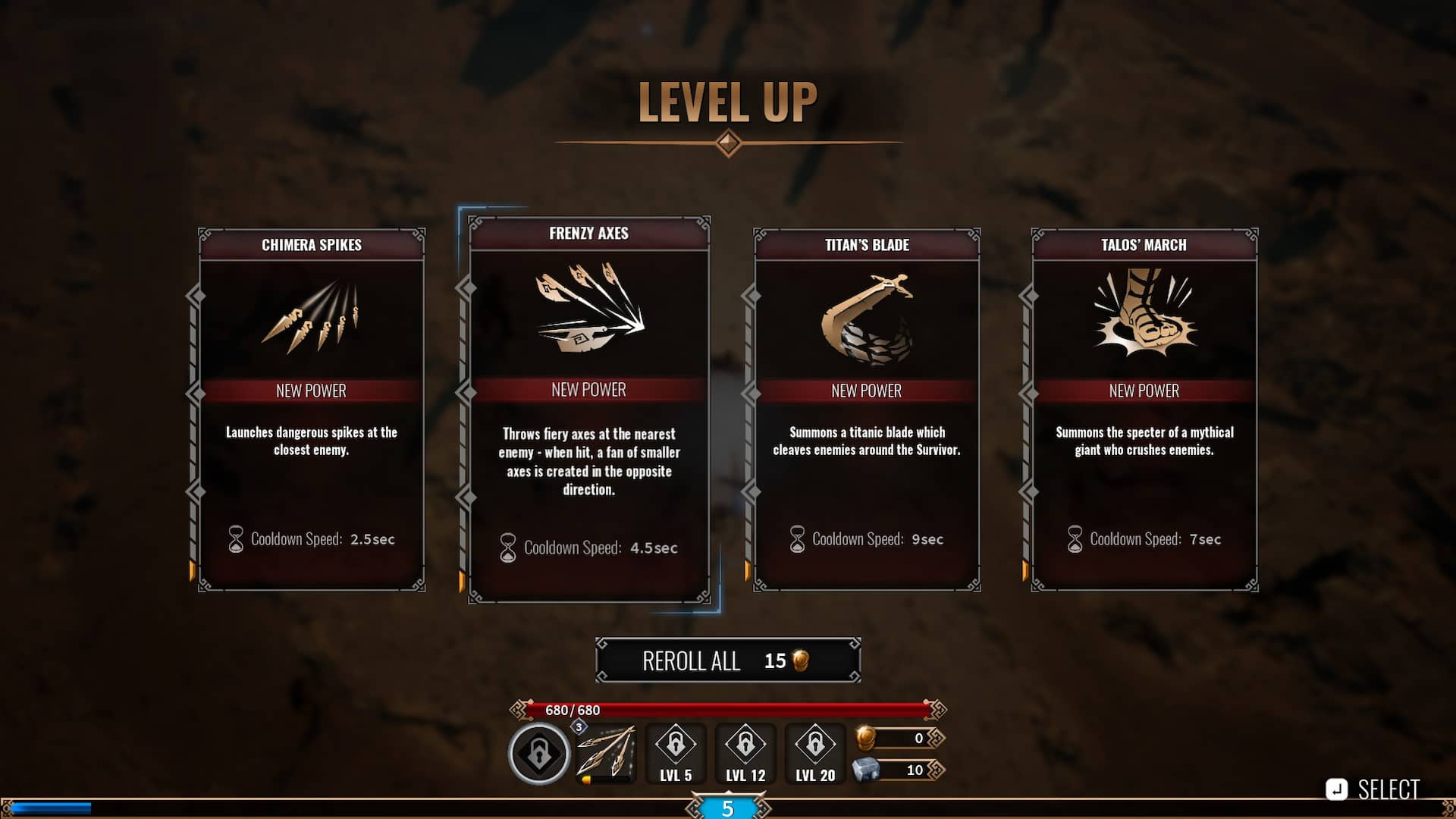Select the Frenzy Axes power card
The width and height of the screenshot is (1456, 819).
click(588, 409)
